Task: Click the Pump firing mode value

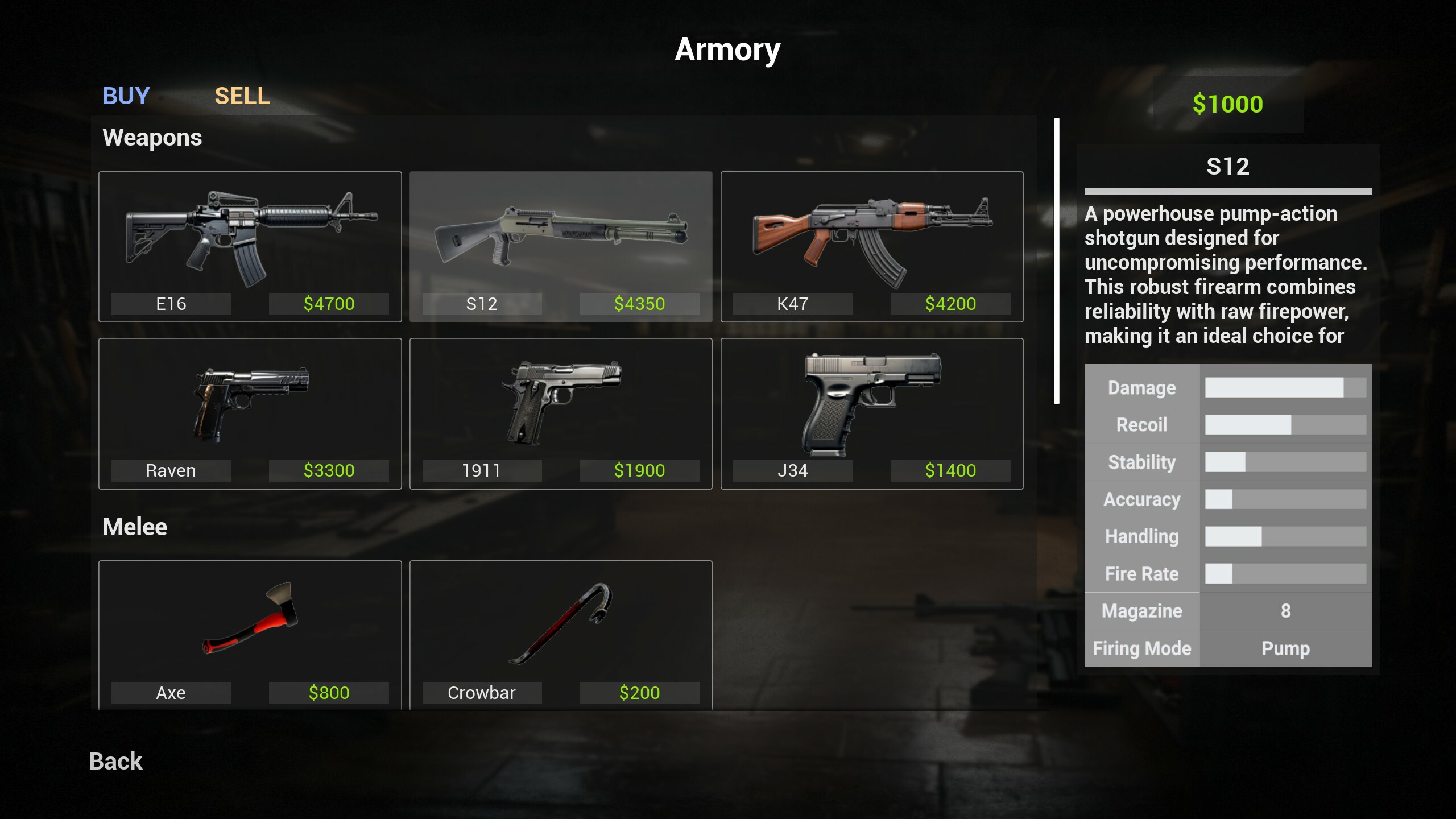Action: tap(1286, 648)
